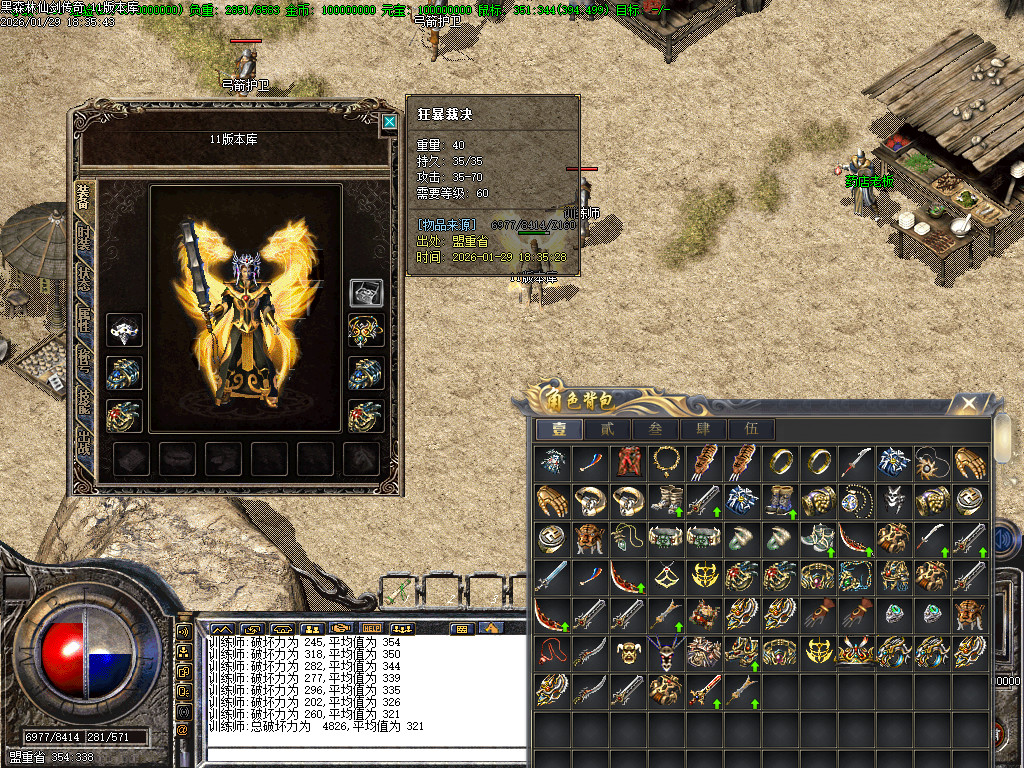This screenshot has height=768, width=1024.
Task: Select bag page 伍
Action: coord(751,430)
